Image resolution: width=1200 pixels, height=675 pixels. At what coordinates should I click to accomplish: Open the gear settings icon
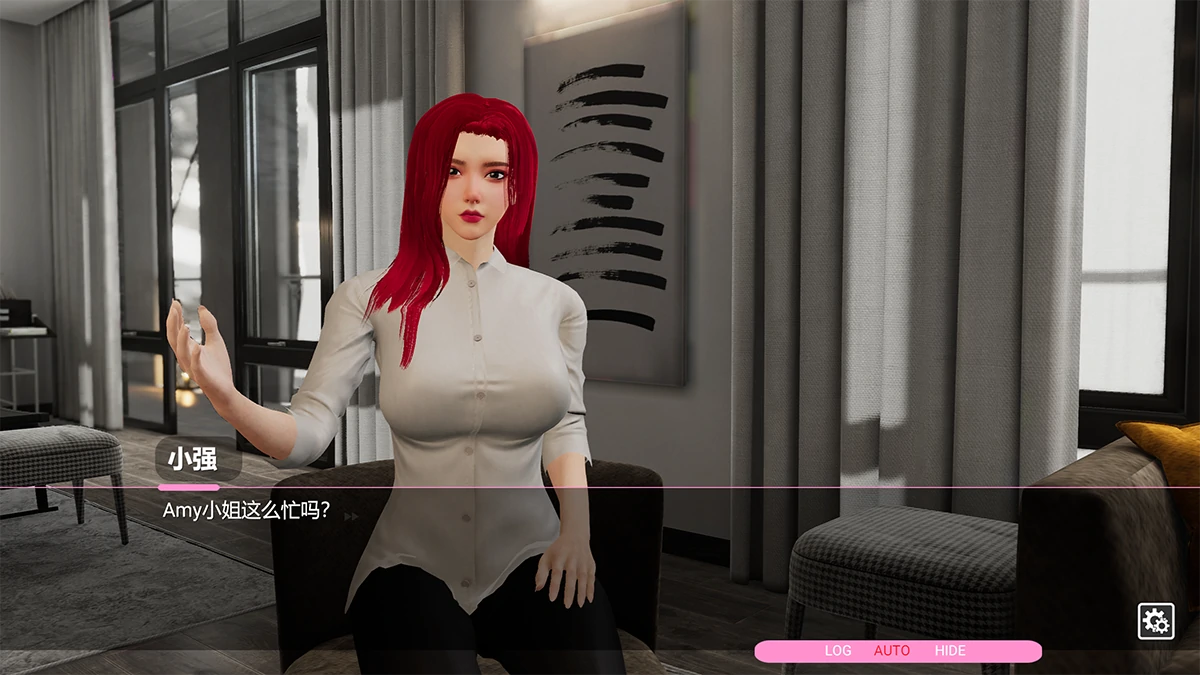click(x=1156, y=621)
